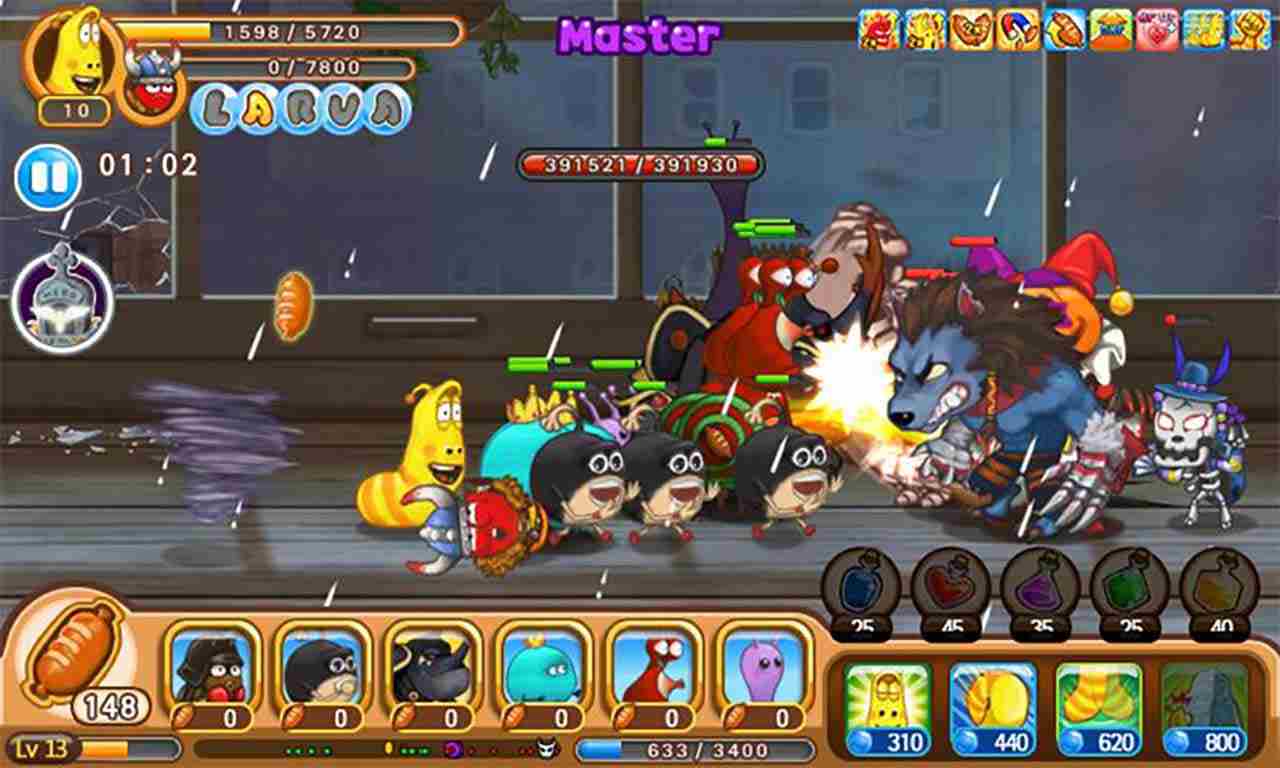Select the yellow larva skill icon
The width and height of the screenshot is (1280, 768).
point(925,24)
